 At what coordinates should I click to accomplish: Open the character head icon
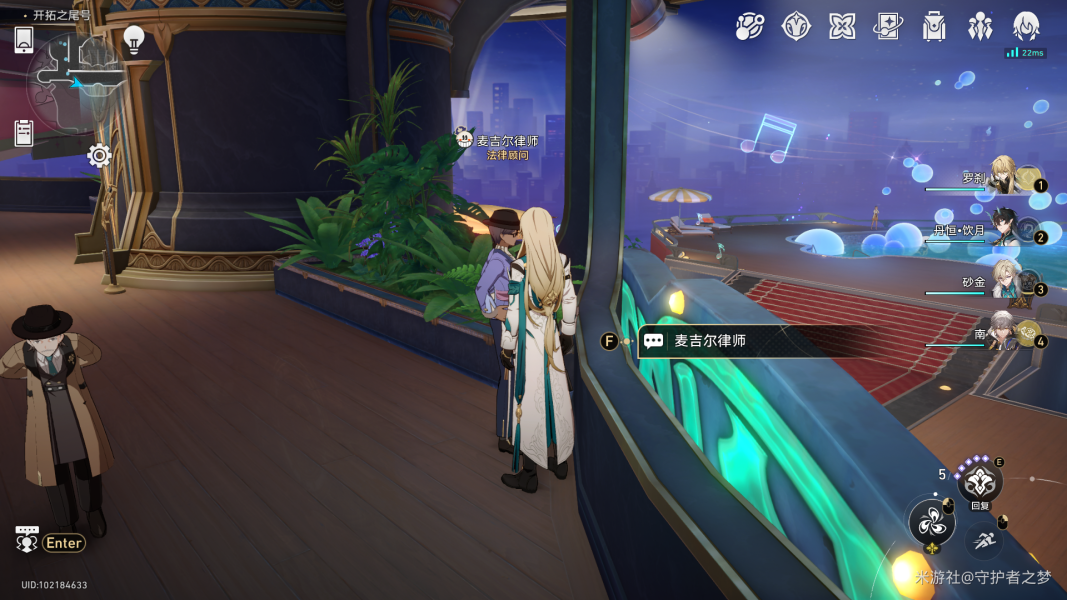pyautogui.click(x=1026, y=26)
